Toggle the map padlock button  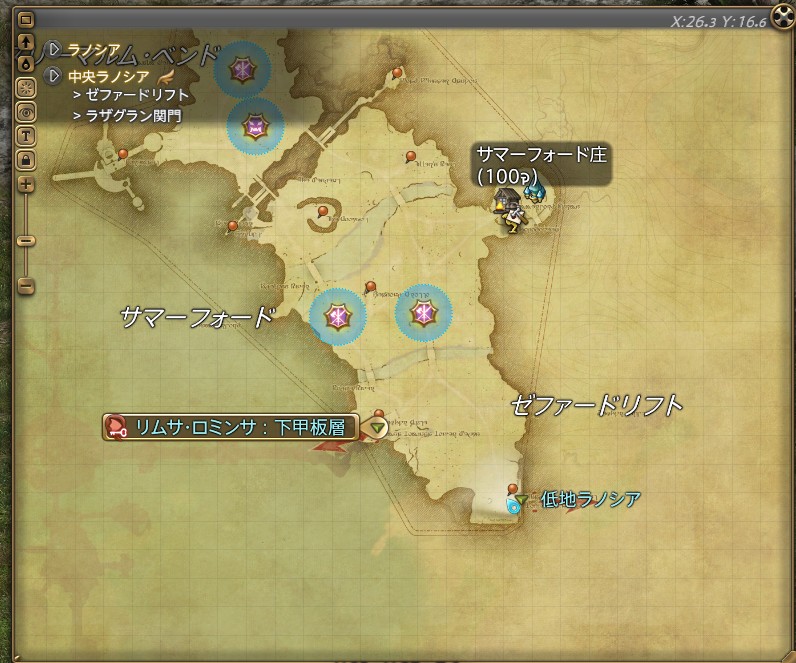tap(26, 159)
